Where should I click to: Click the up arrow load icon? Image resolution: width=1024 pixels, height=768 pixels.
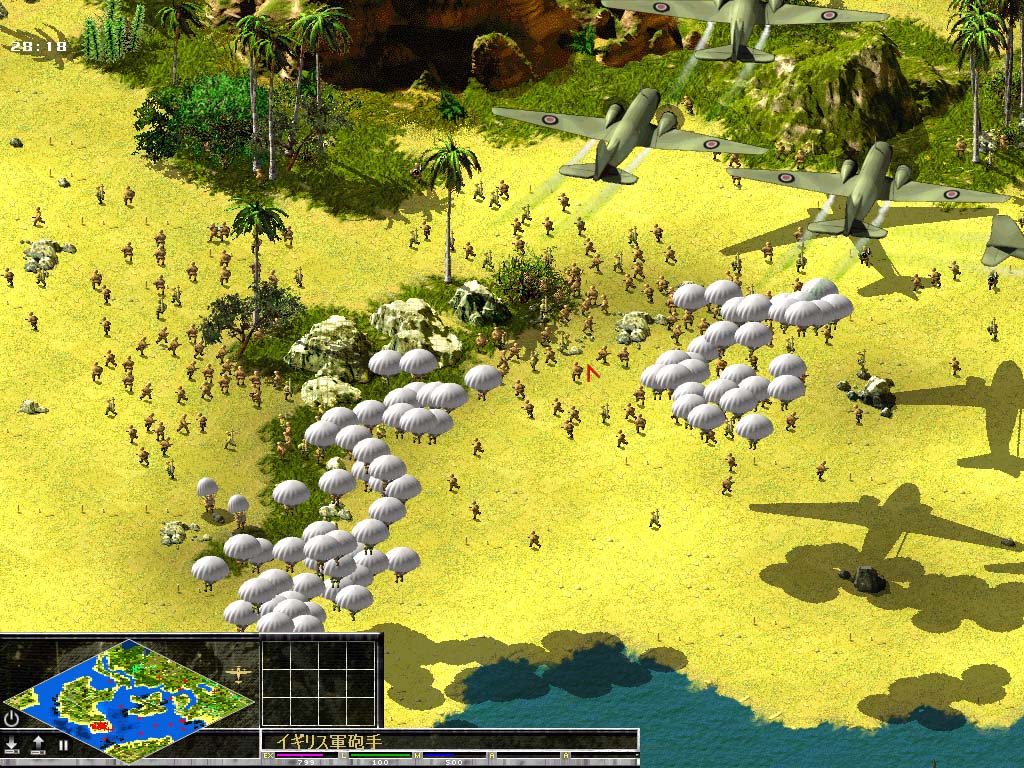pyautogui.click(x=38, y=744)
